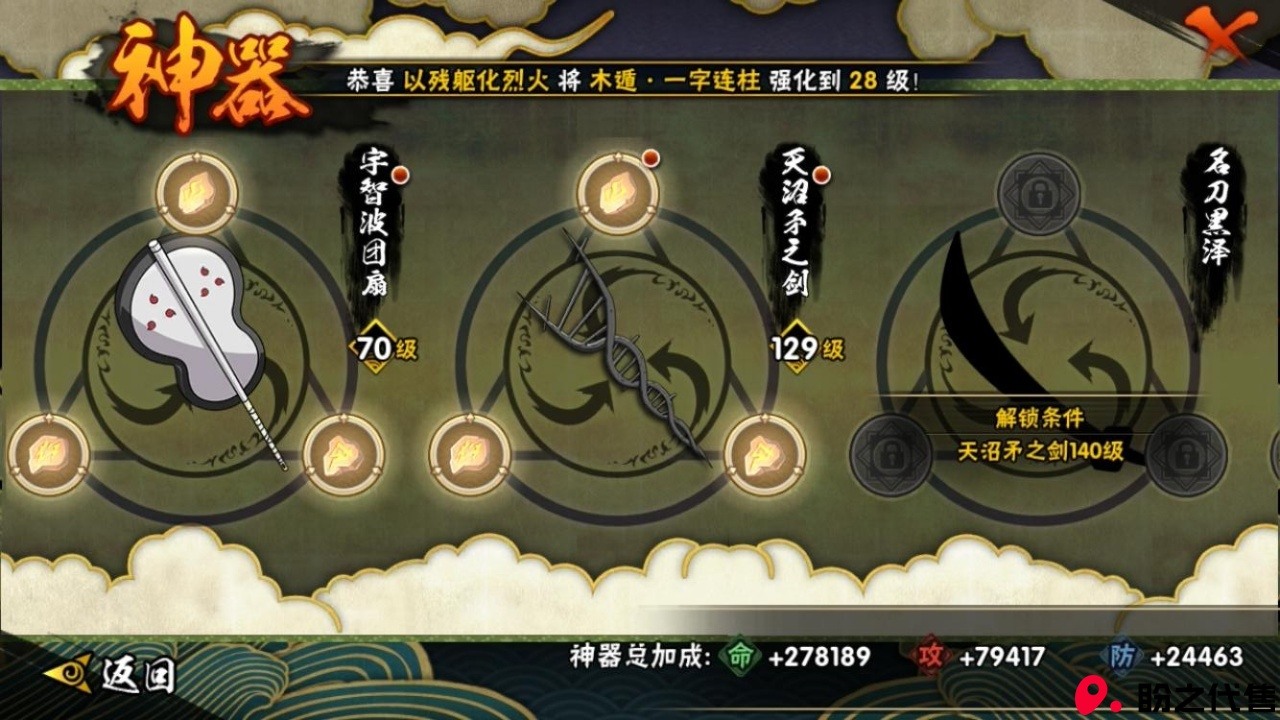Screen dimensions: 1280x720
Task: Tap the locked top slot of 名刀黑泽
Action: pyautogui.click(x=1039, y=193)
